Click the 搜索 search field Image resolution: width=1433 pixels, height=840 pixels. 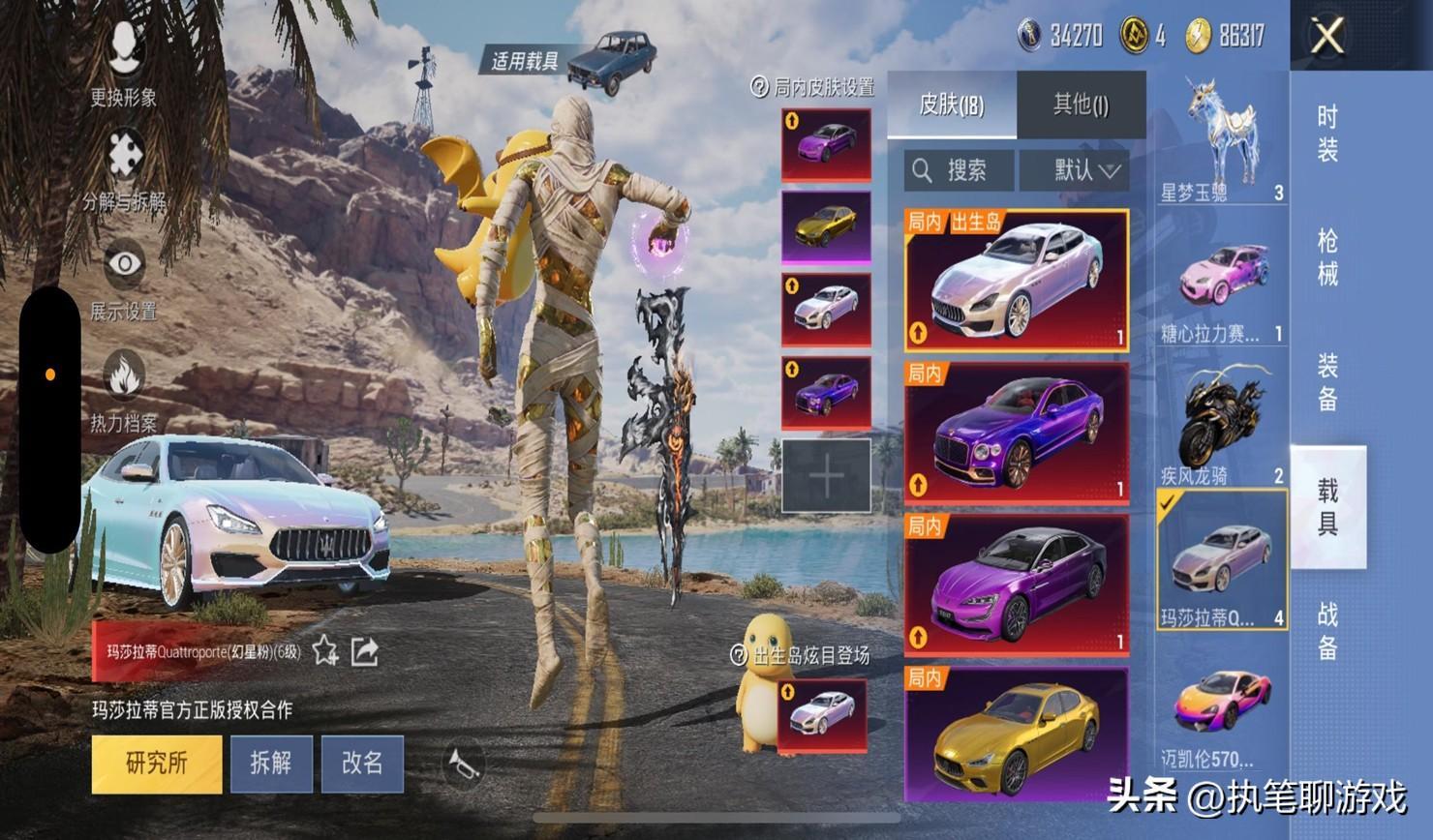coord(960,171)
